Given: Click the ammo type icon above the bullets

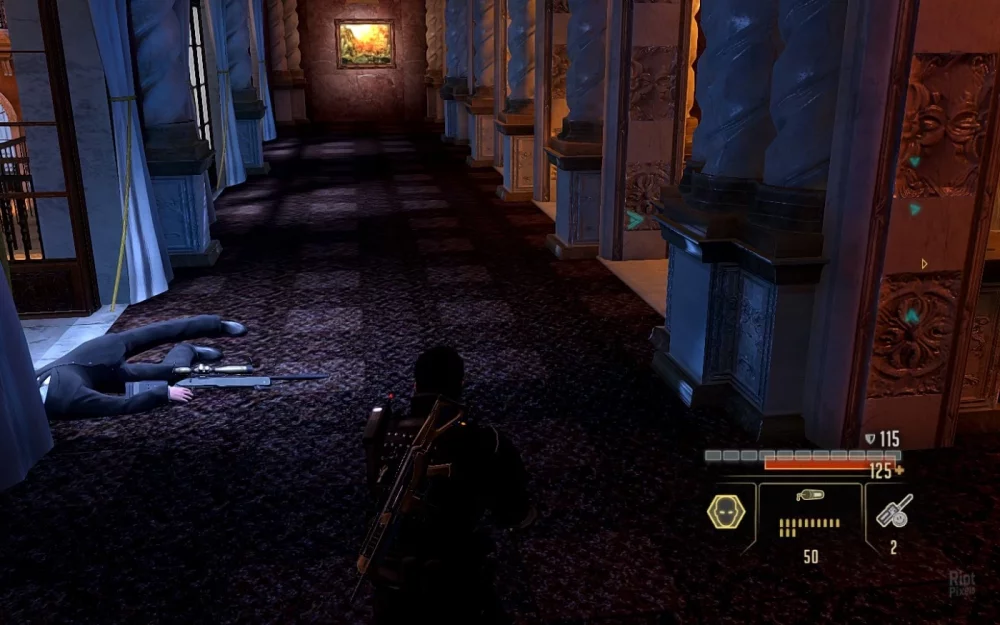Looking at the screenshot, I should tap(808, 496).
